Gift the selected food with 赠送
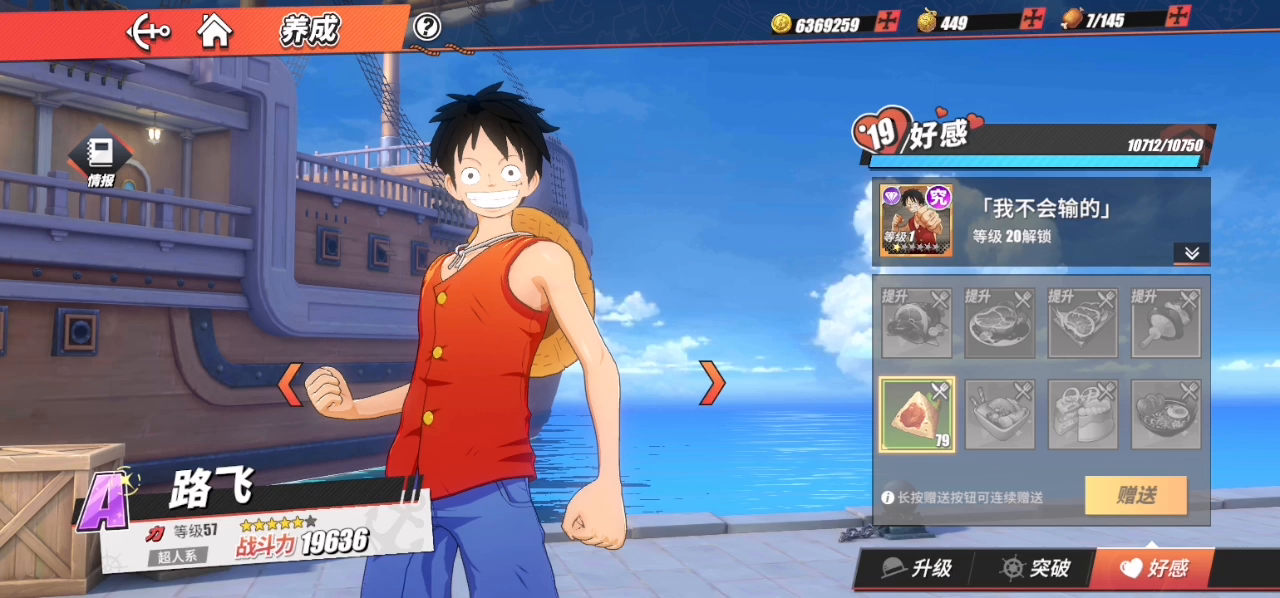 1136,495
